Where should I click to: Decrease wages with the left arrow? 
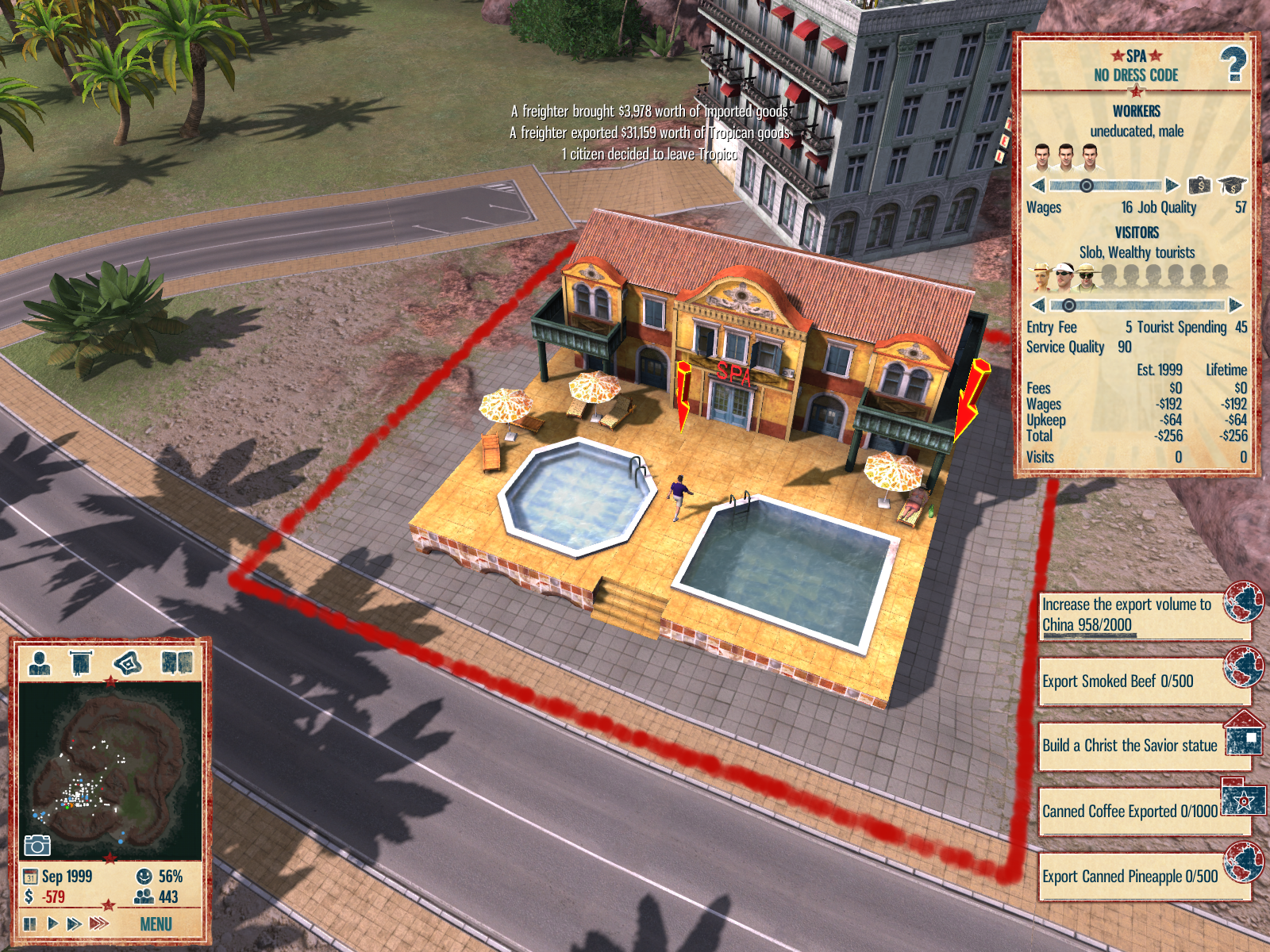point(1037,186)
